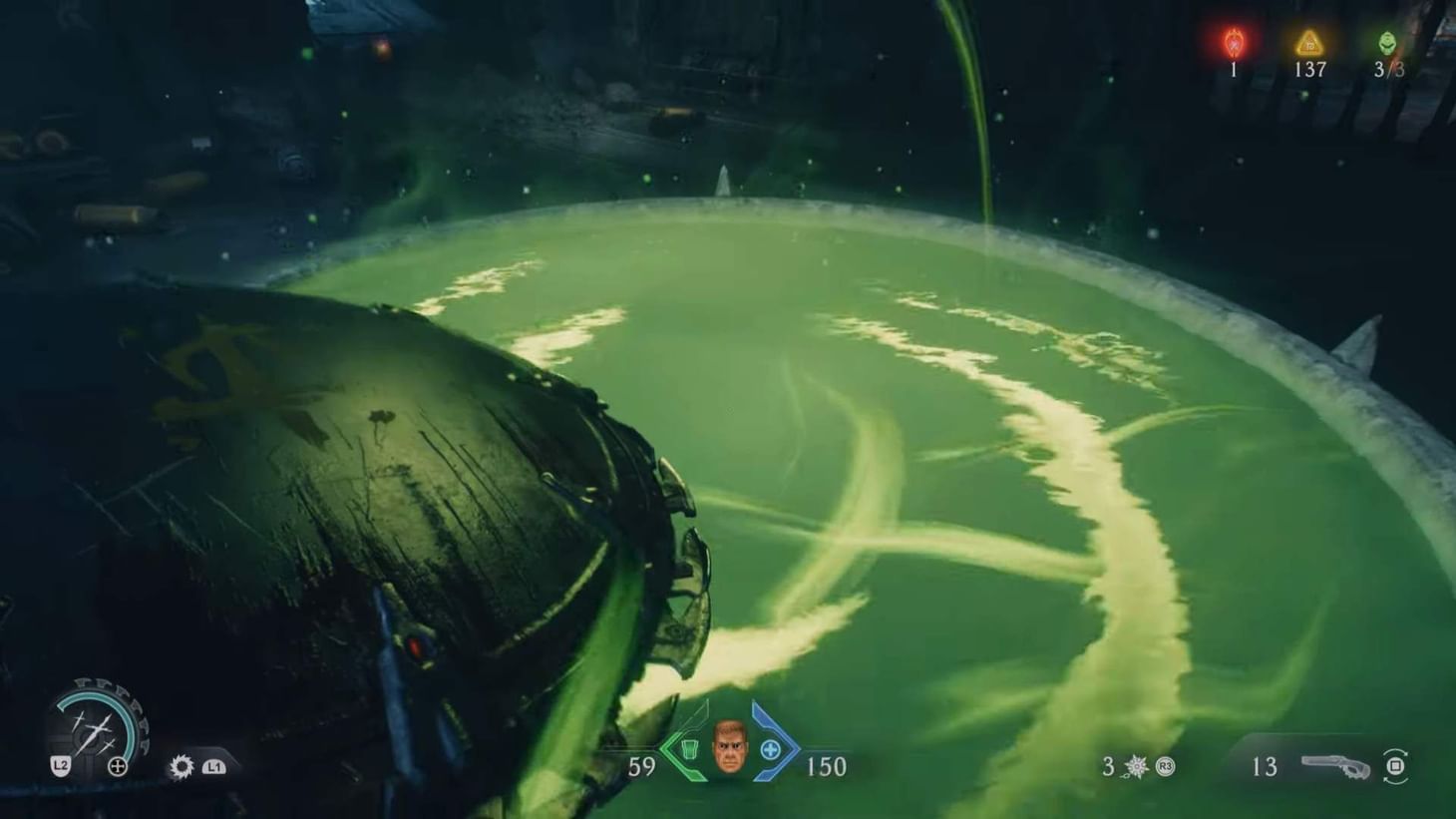Screen dimensions: 1456x819
Task: Toggle the L2 button prompt
Action: pos(59,766)
